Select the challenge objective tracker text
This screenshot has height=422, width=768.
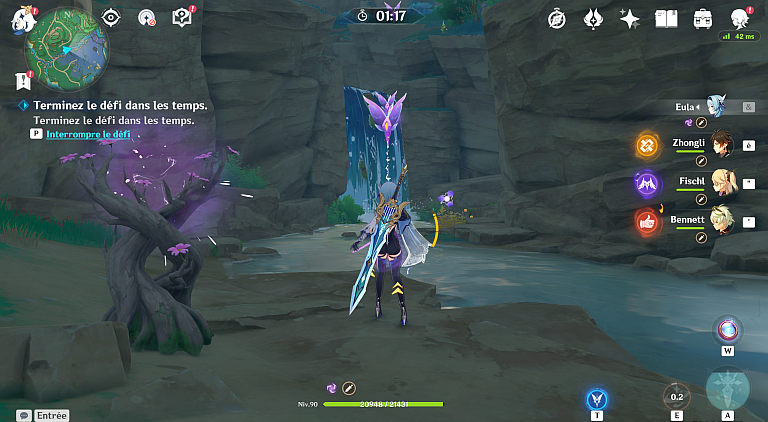(x=120, y=105)
